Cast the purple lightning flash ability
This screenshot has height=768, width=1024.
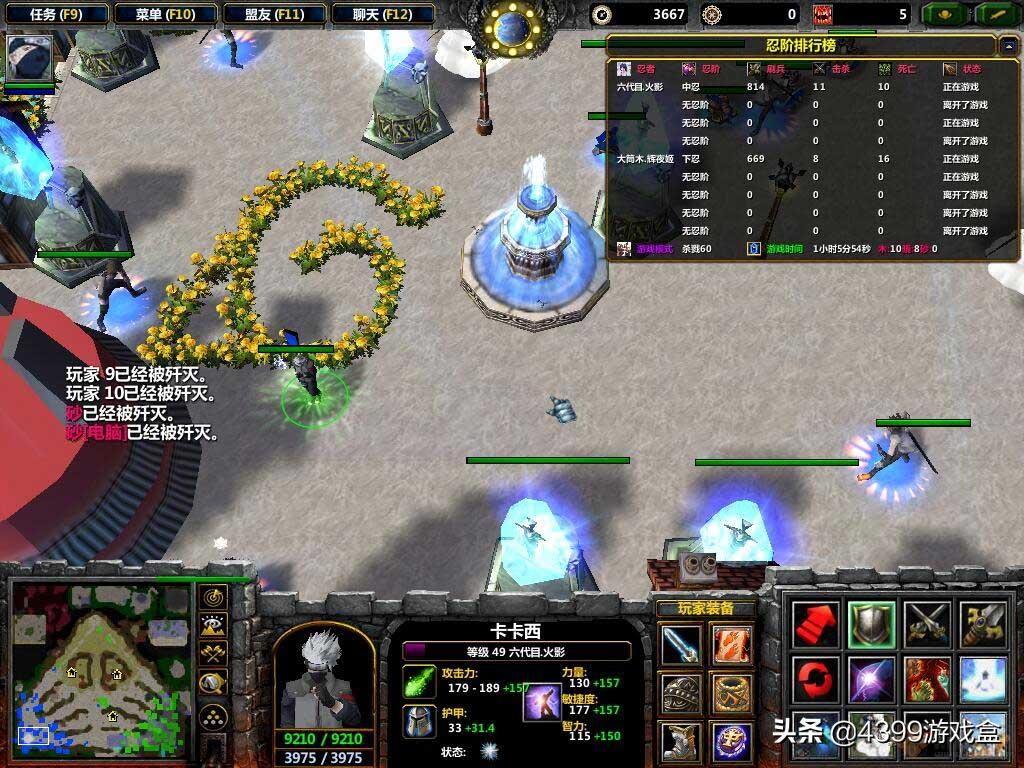(x=871, y=680)
